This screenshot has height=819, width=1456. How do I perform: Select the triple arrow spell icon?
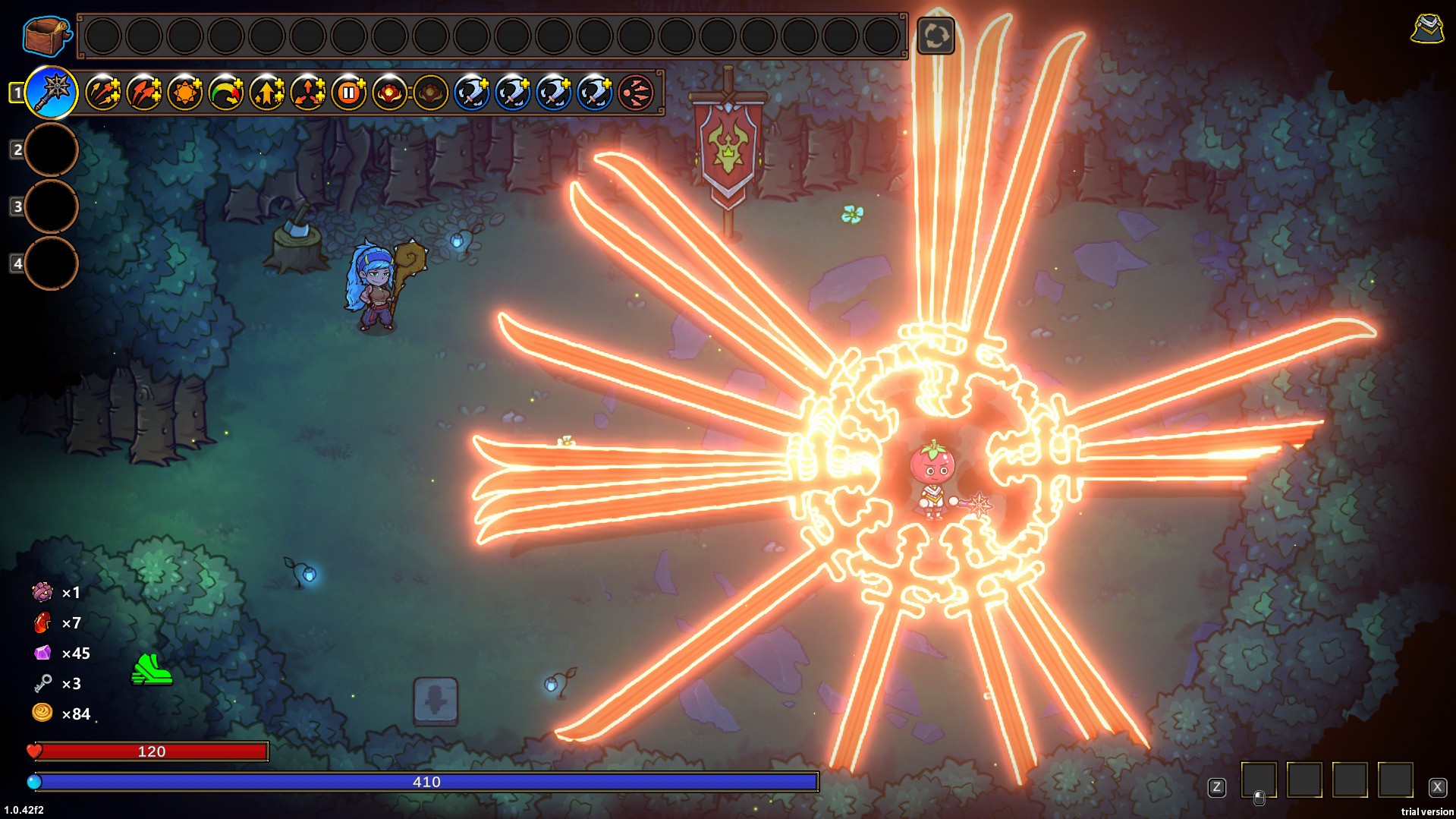tap(103, 93)
